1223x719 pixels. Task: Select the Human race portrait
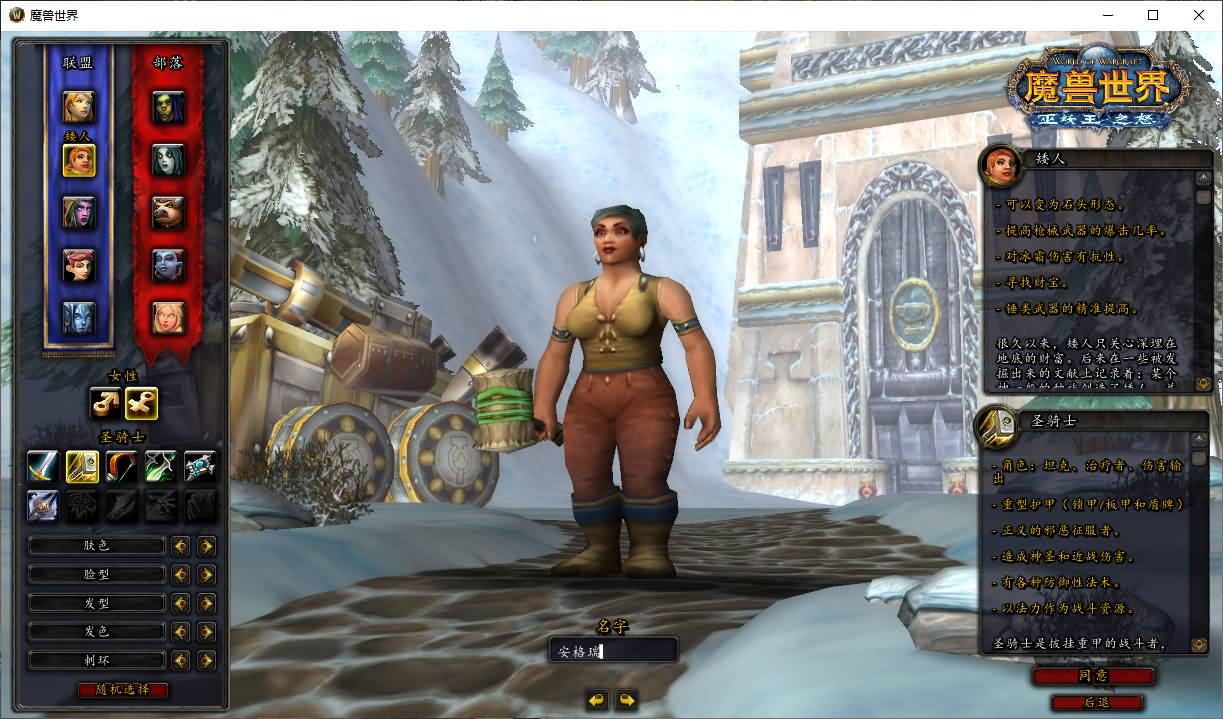point(79,105)
